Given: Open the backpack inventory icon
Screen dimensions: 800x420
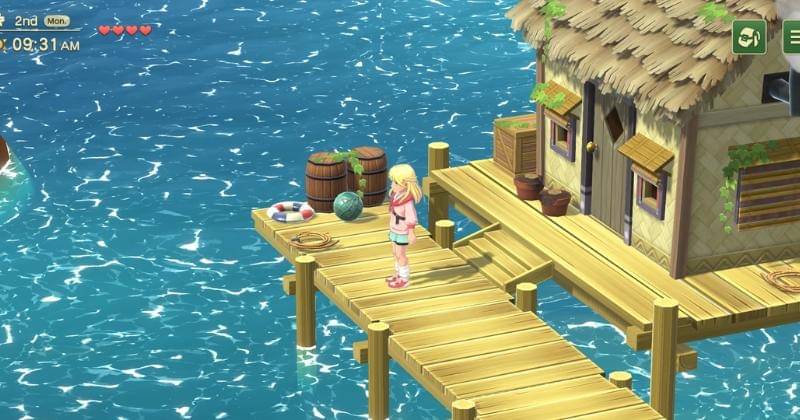Looking at the screenshot, I should (749, 37).
